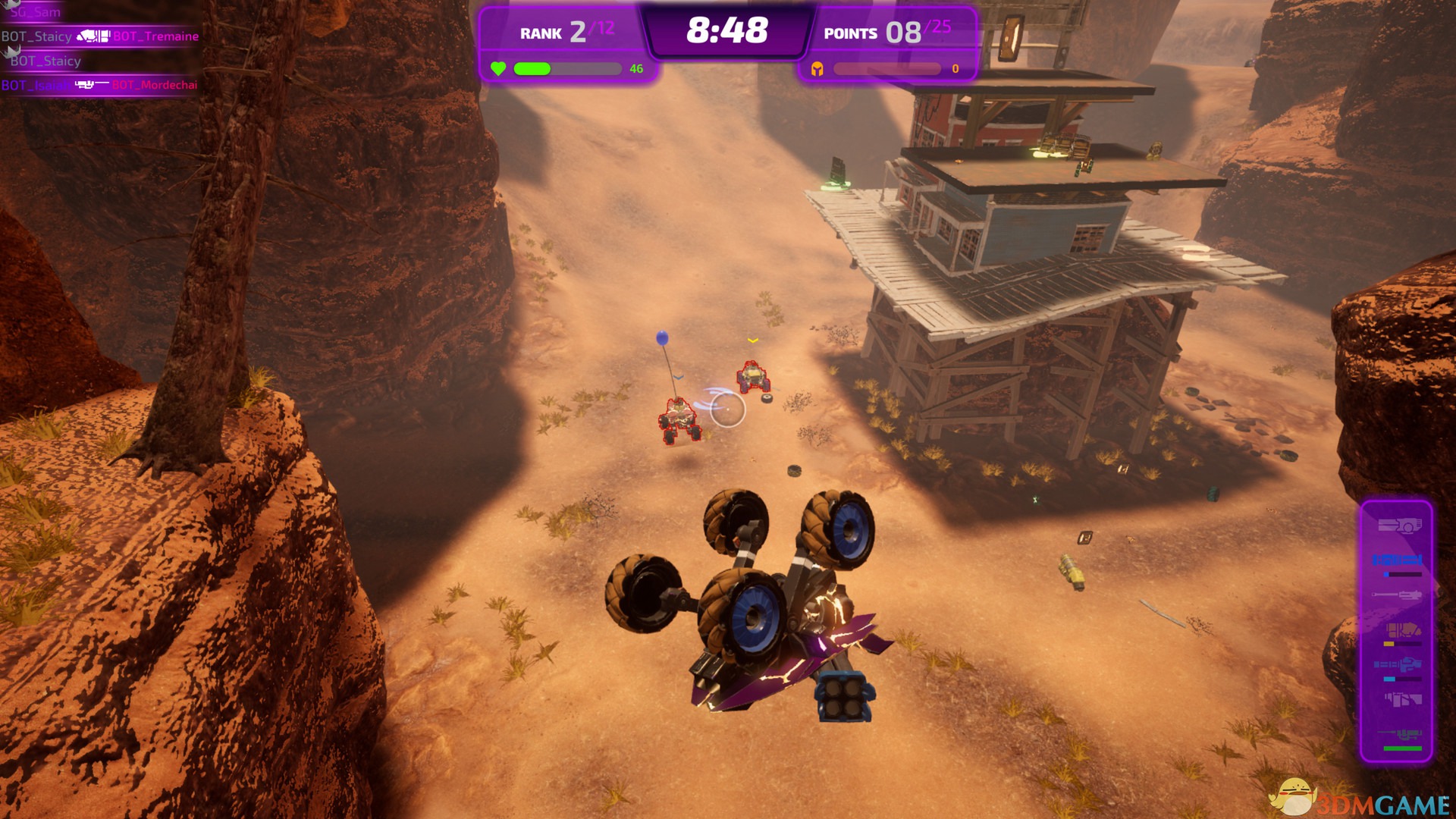The width and height of the screenshot is (1456, 819).
Task: Click the BOT_Isaiah versus BOT_Mordechai kill feed entry
Action: pyautogui.click(x=99, y=85)
